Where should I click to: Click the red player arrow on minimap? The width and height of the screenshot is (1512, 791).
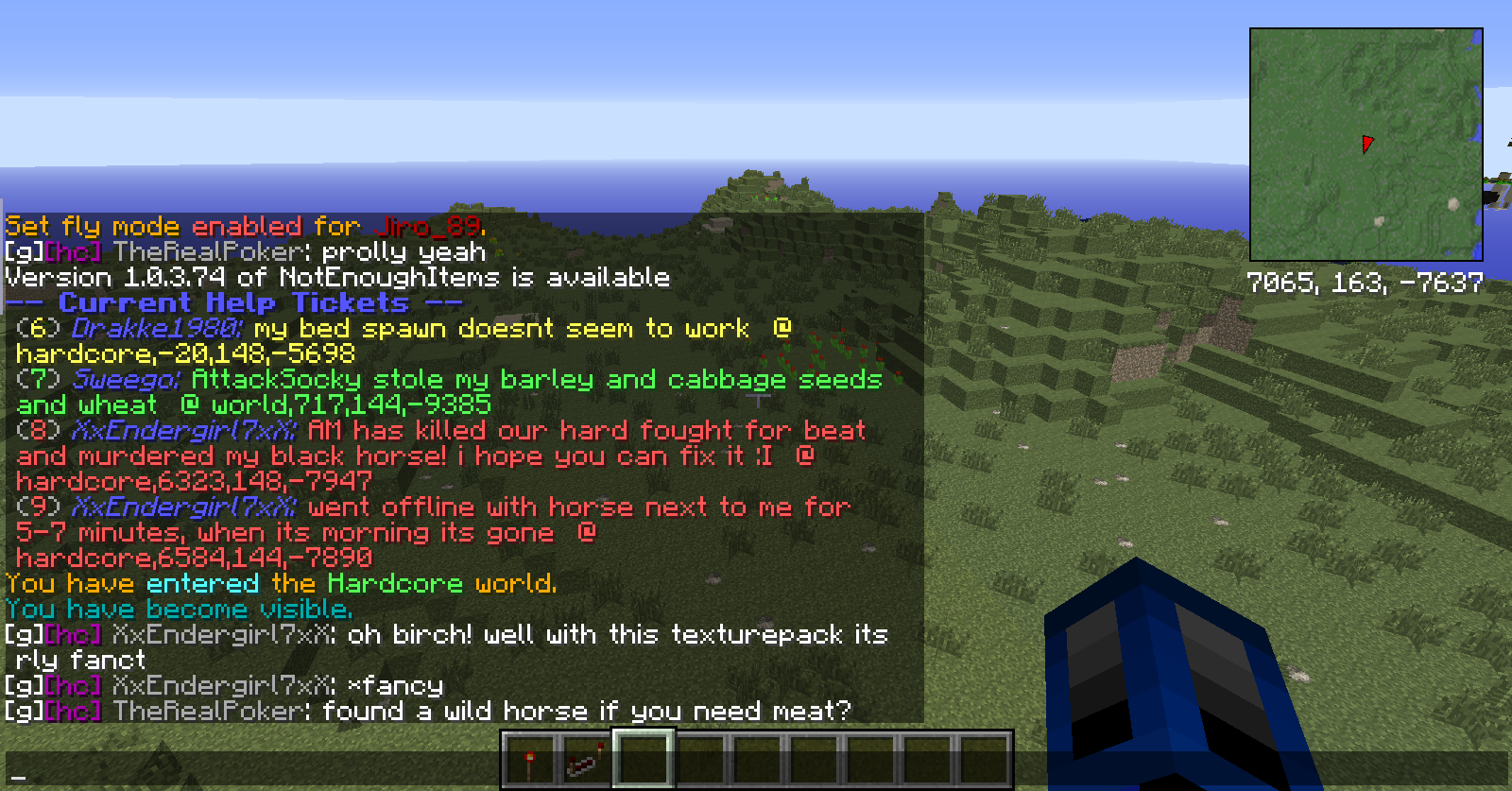1366,144
